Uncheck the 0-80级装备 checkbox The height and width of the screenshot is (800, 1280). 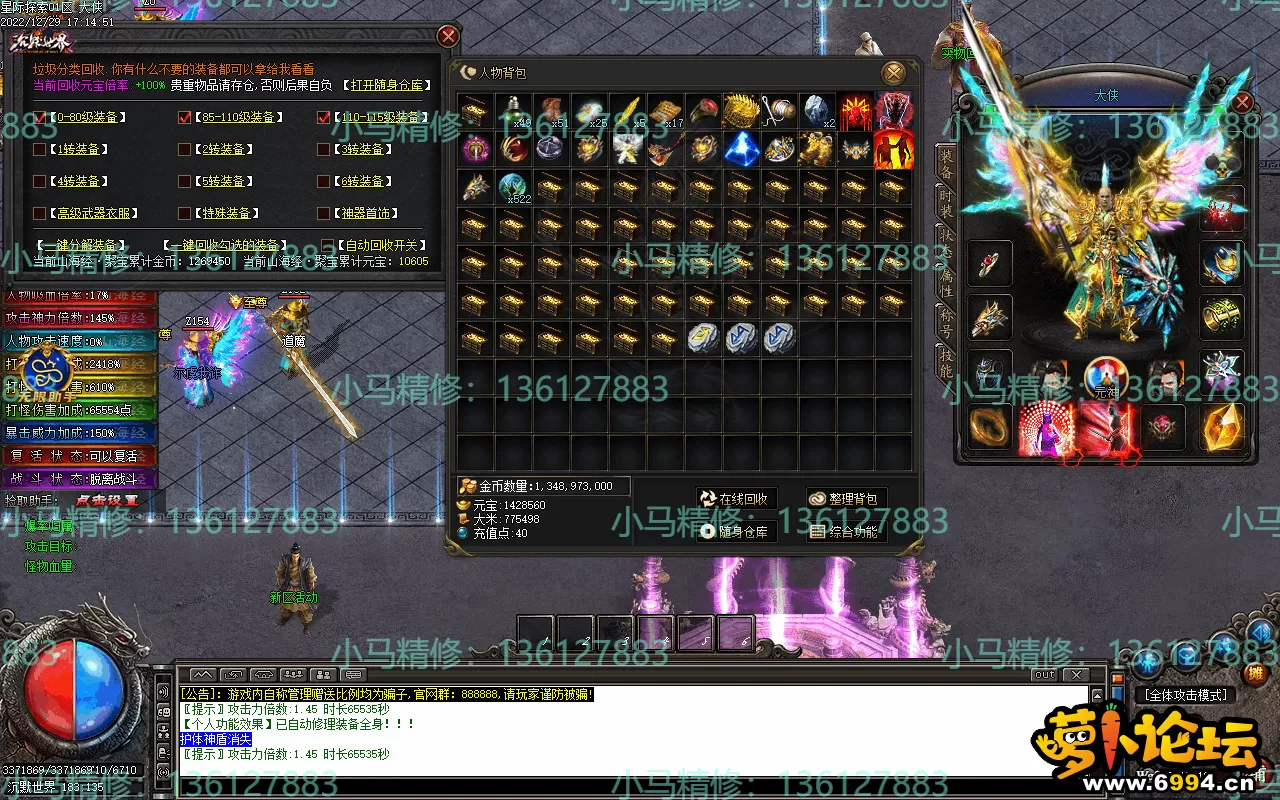pyautogui.click(x=40, y=118)
